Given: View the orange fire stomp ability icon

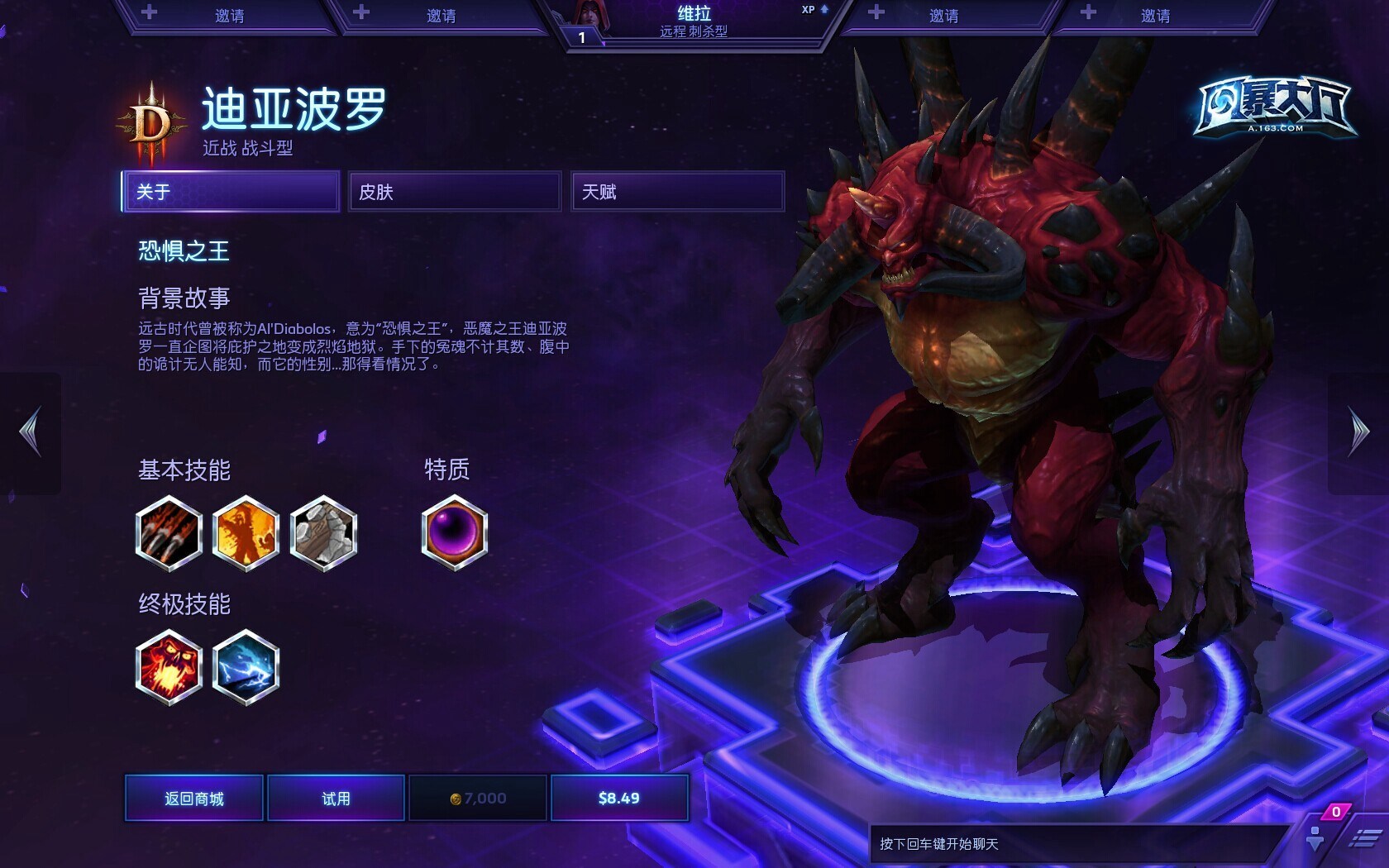Looking at the screenshot, I should click(x=246, y=533).
